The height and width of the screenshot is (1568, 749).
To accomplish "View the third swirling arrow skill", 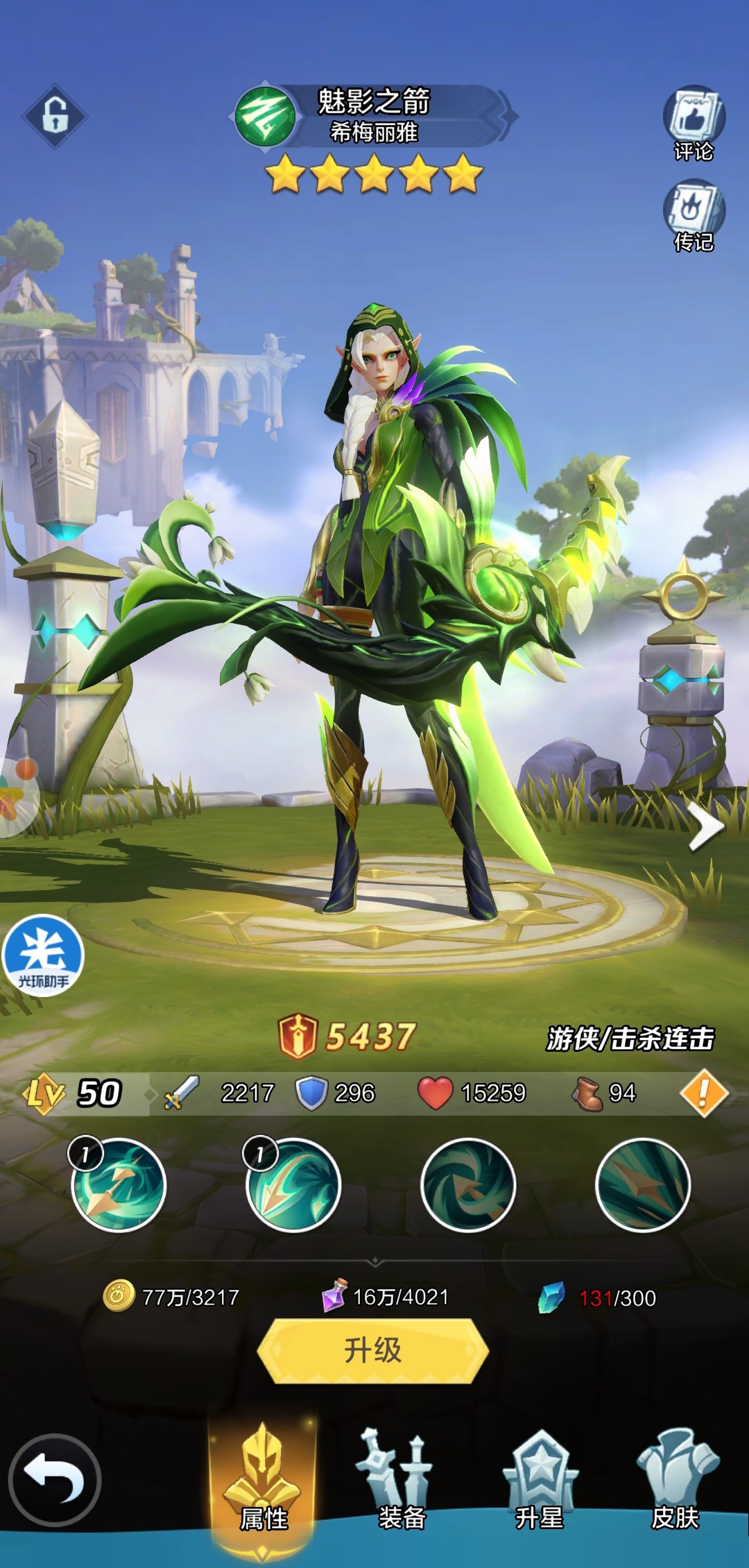I will pos(468,1185).
